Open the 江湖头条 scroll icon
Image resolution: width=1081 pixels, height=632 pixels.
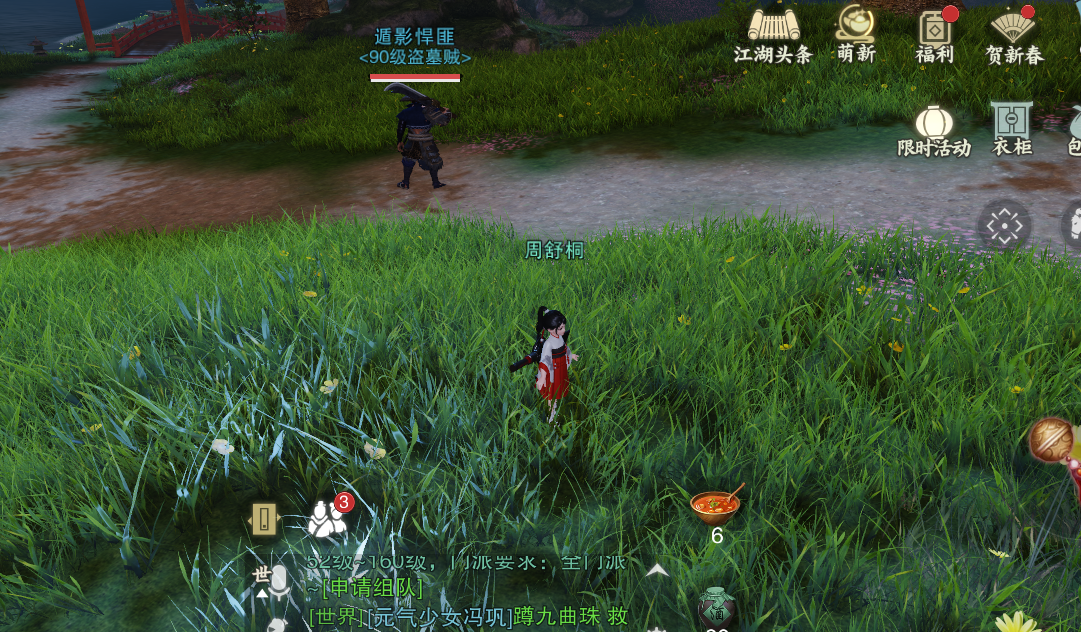pyautogui.click(x=773, y=33)
